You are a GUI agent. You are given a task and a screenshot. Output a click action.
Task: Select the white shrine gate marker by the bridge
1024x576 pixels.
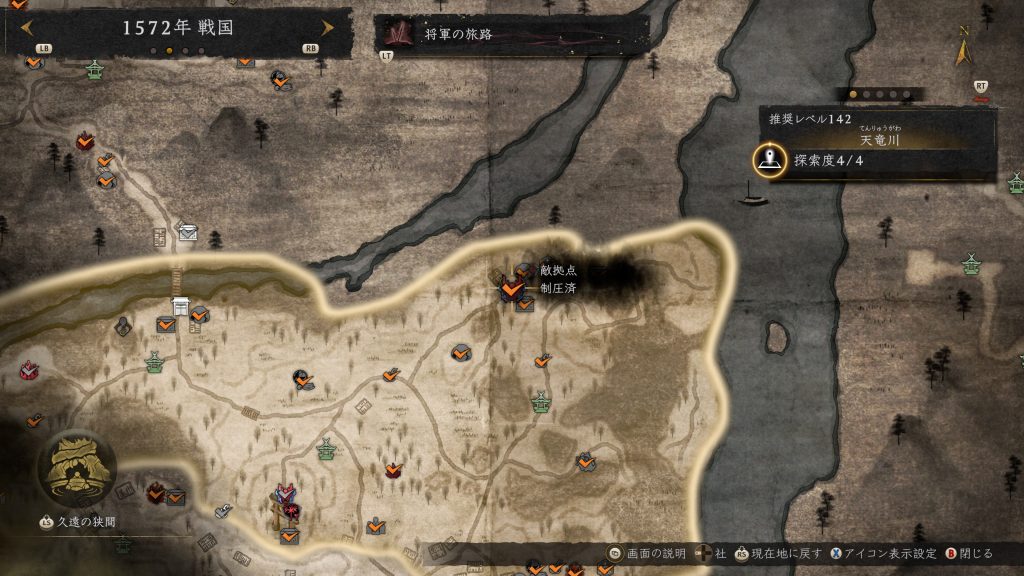pyautogui.click(x=181, y=304)
